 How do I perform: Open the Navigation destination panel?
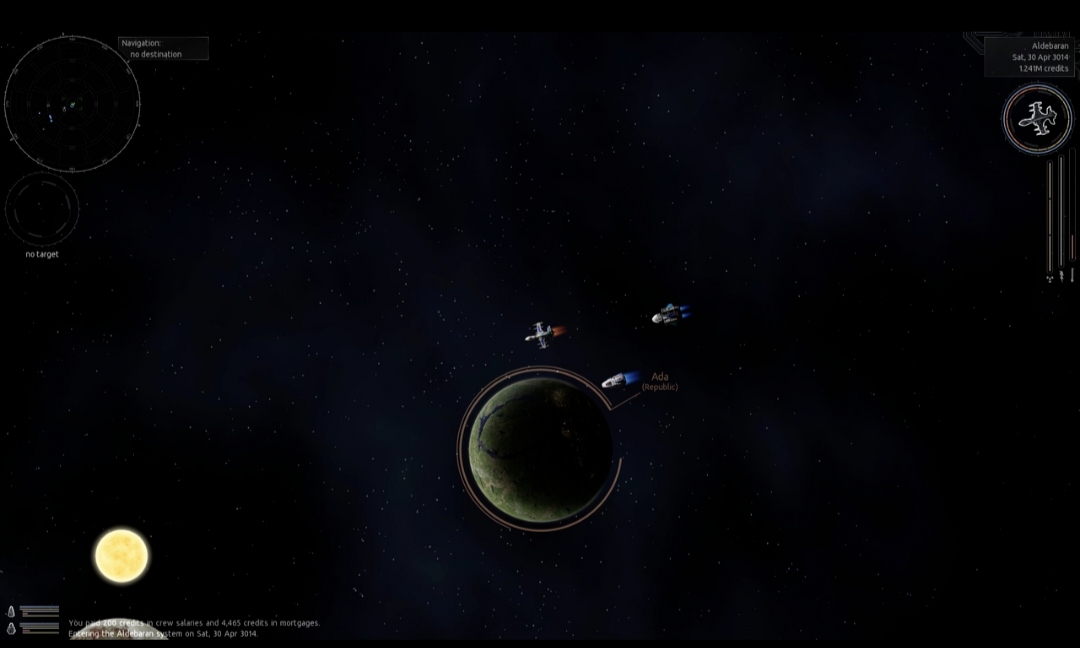(x=164, y=48)
